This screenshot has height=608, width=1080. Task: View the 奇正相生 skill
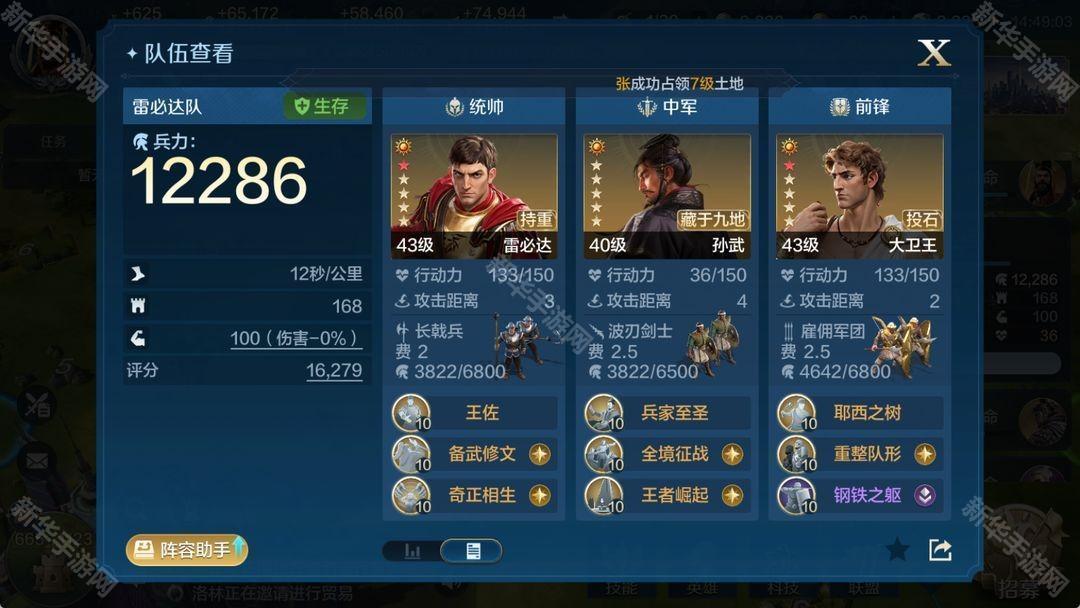(473, 495)
